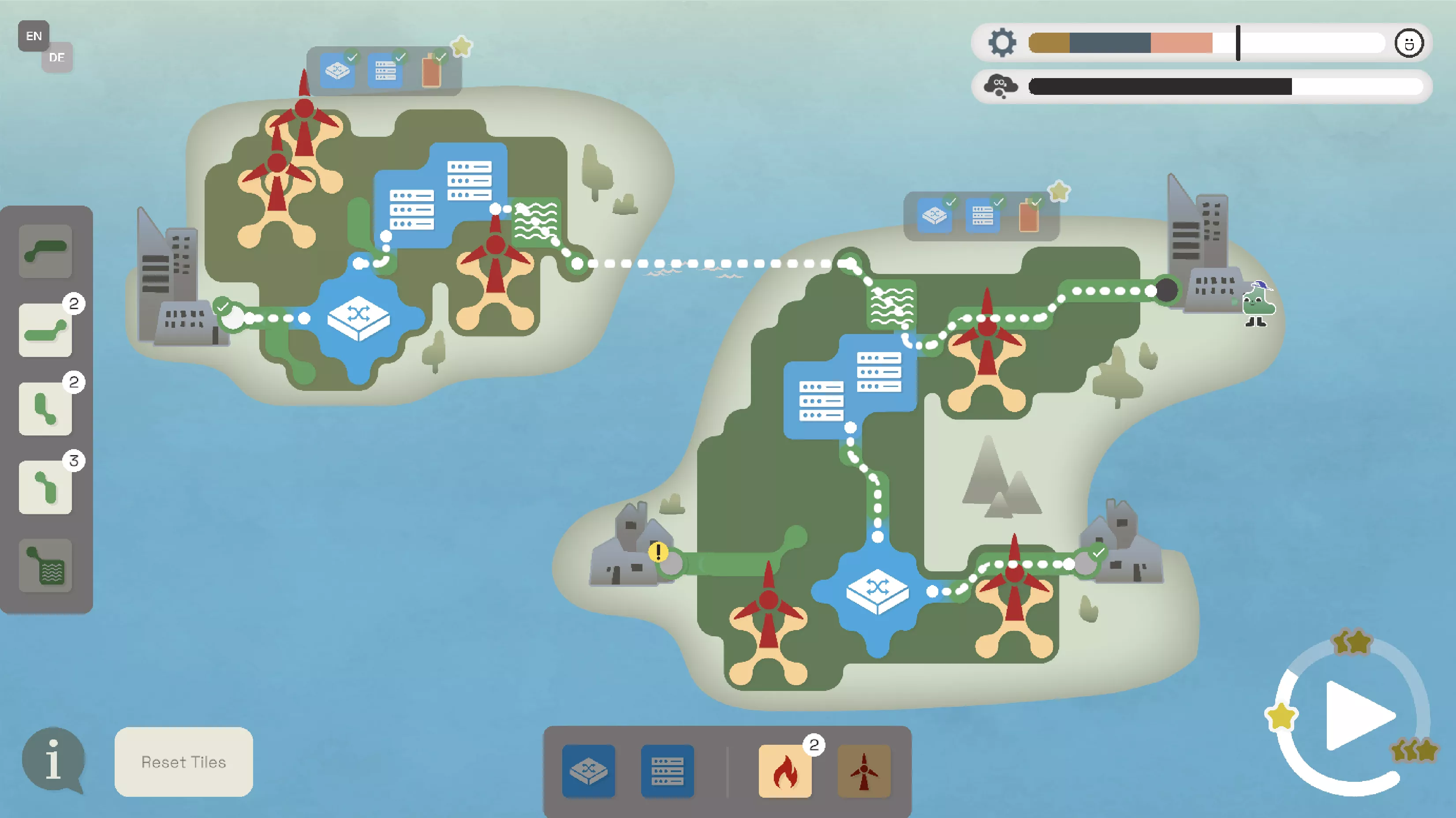Image resolution: width=1456 pixels, height=818 pixels.
Task: Click the smiley face on the energy mix bar
Action: (1411, 43)
